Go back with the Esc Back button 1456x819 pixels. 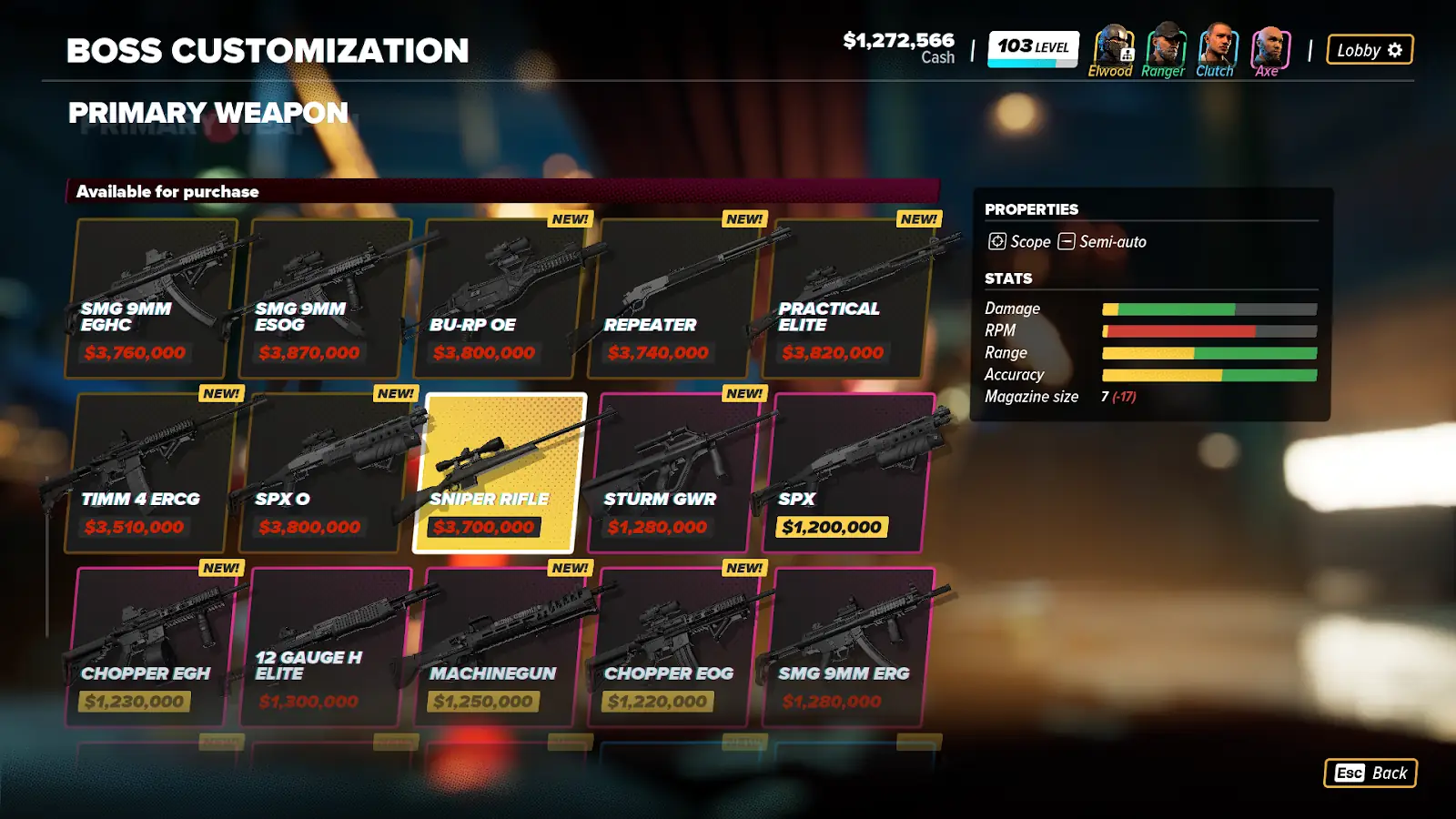click(x=1370, y=773)
